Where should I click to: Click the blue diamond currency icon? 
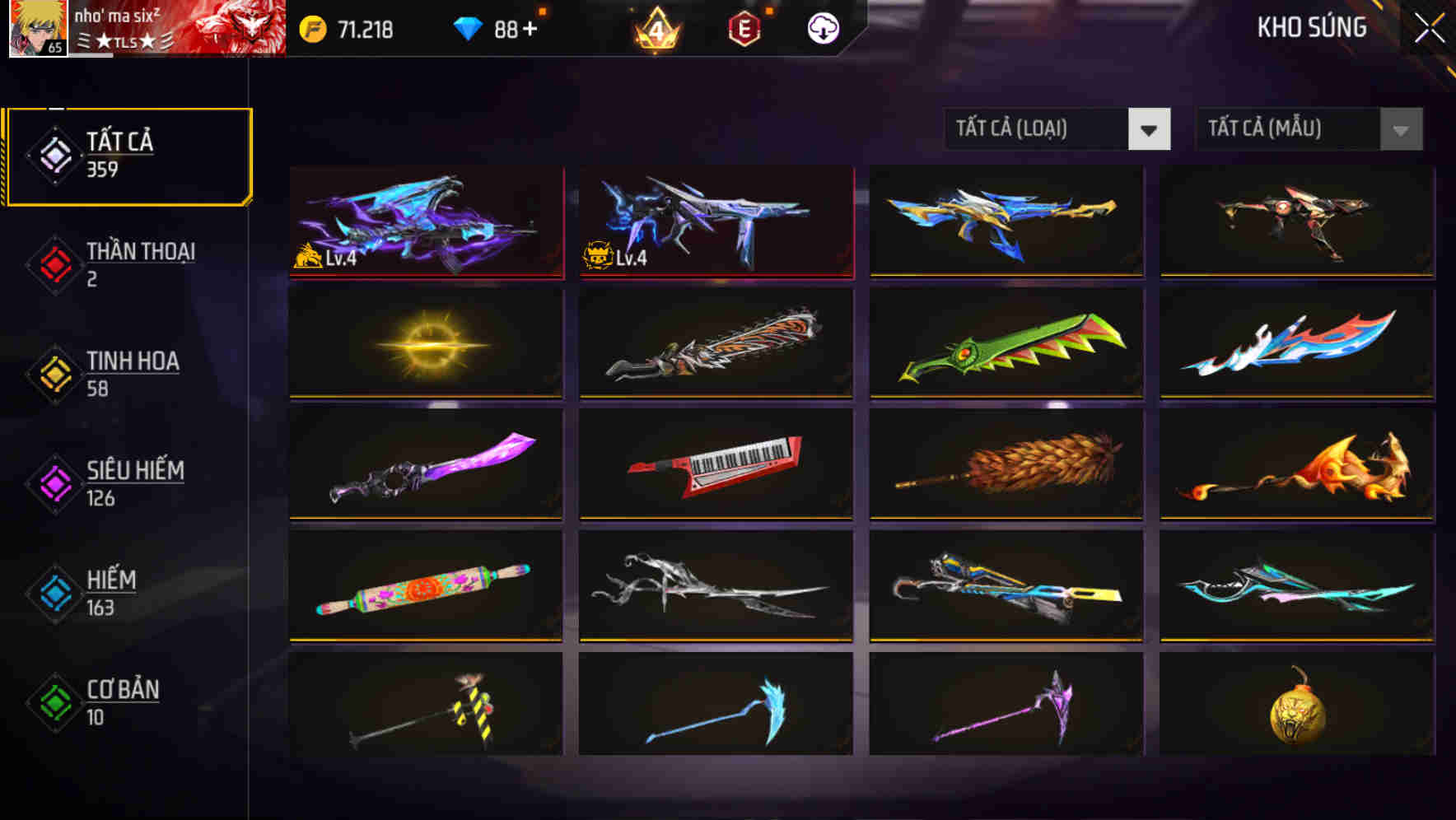465,26
